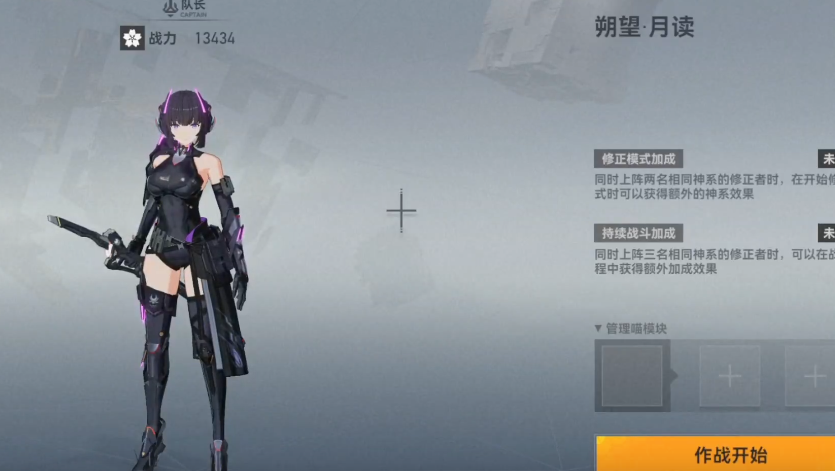
Task: Open the 修正模式加成 bonus entry
Action: 638,159
